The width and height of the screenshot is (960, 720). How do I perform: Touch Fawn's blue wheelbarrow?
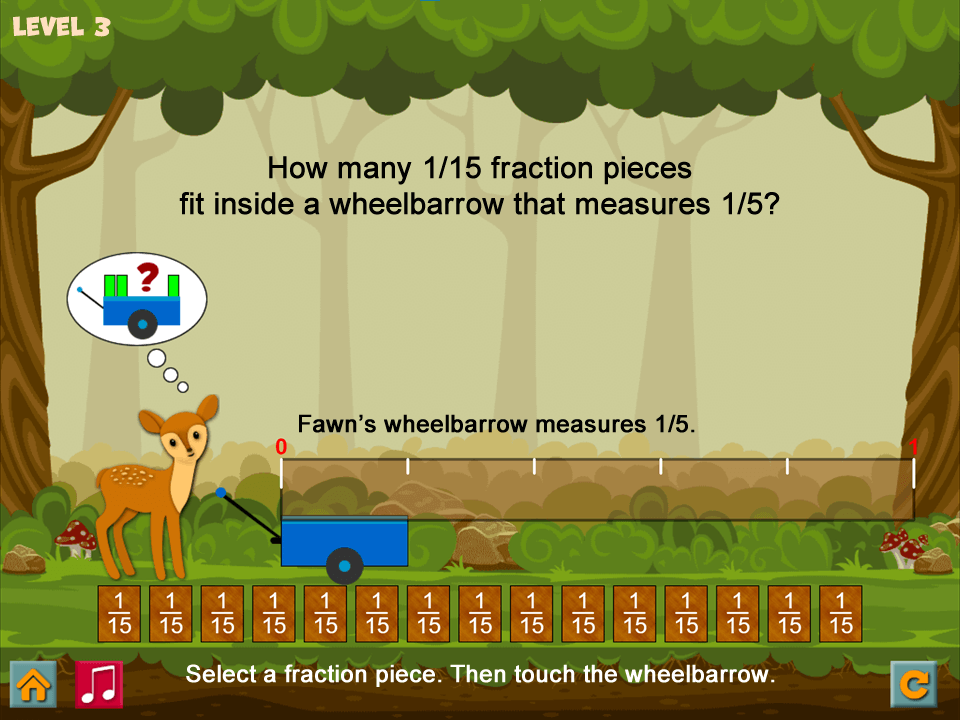tap(344, 542)
